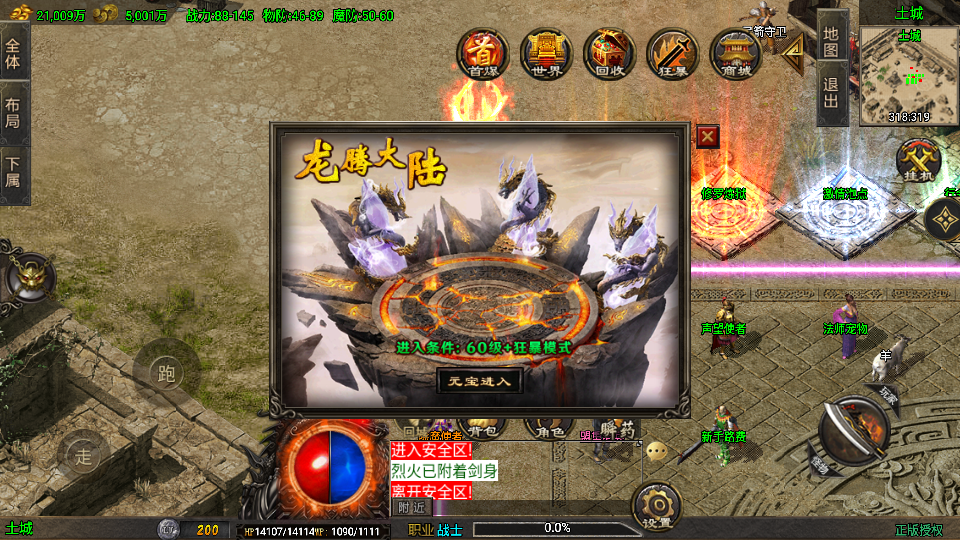This screenshot has width=960, height=540.
Task: Select the 下属 subordinates tab
Action: tap(13, 173)
